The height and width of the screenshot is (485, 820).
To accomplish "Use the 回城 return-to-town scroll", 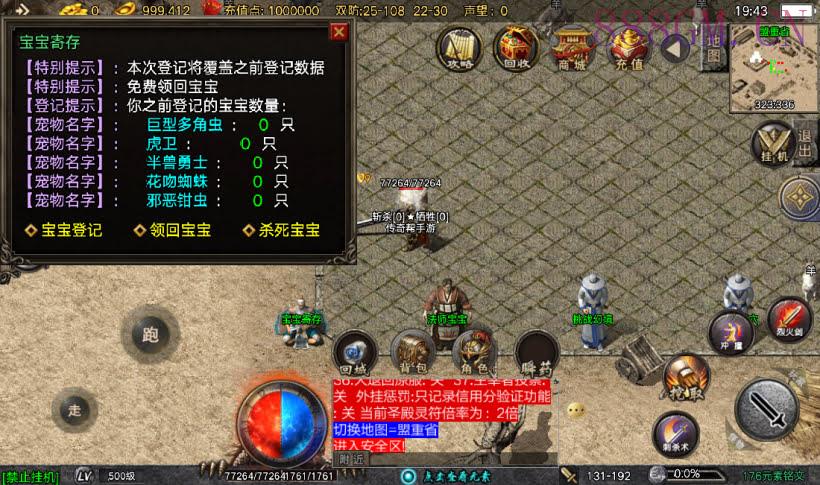I will click(x=354, y=350).
